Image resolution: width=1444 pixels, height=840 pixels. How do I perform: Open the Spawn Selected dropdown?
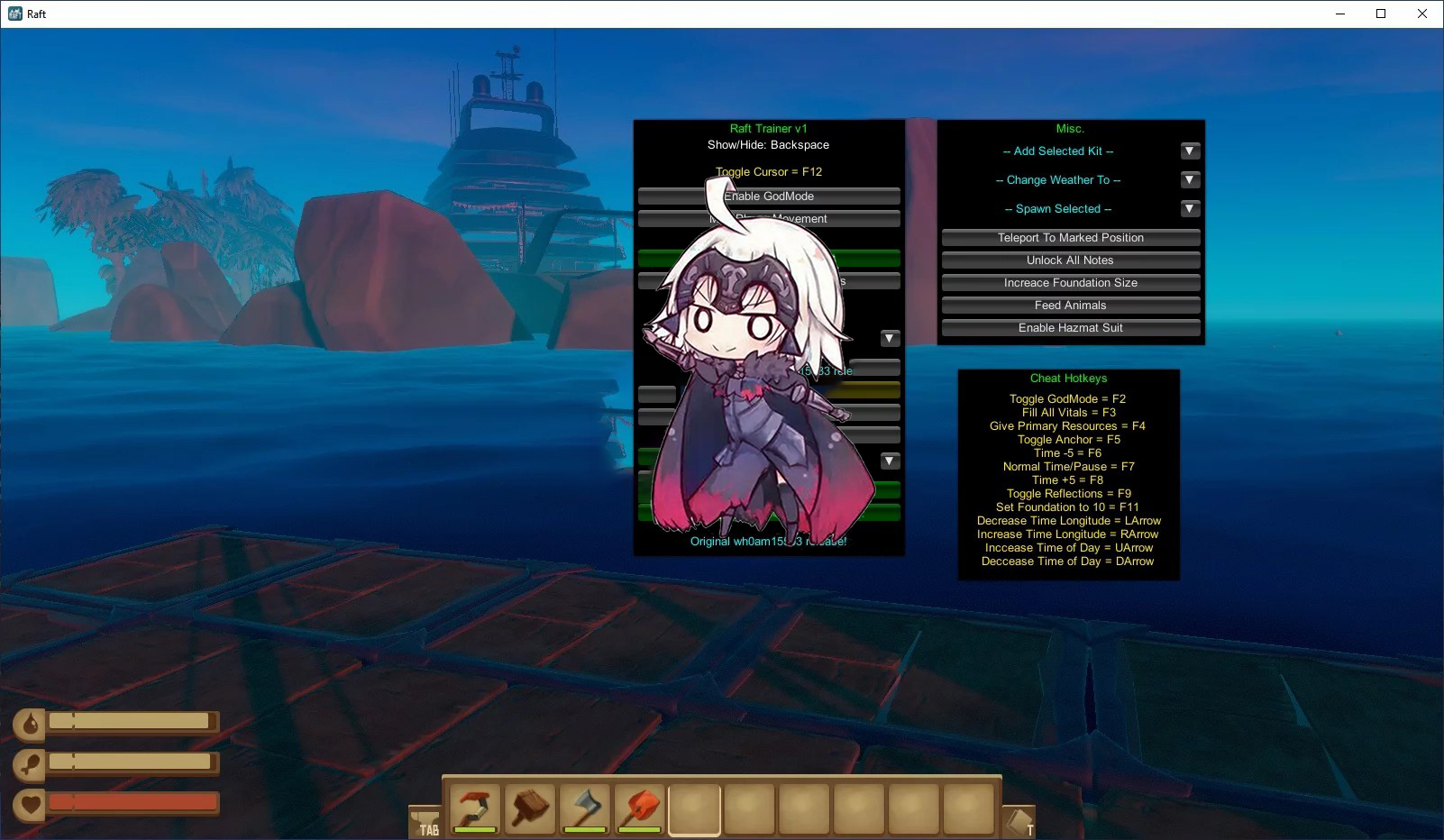(1190, 209)
